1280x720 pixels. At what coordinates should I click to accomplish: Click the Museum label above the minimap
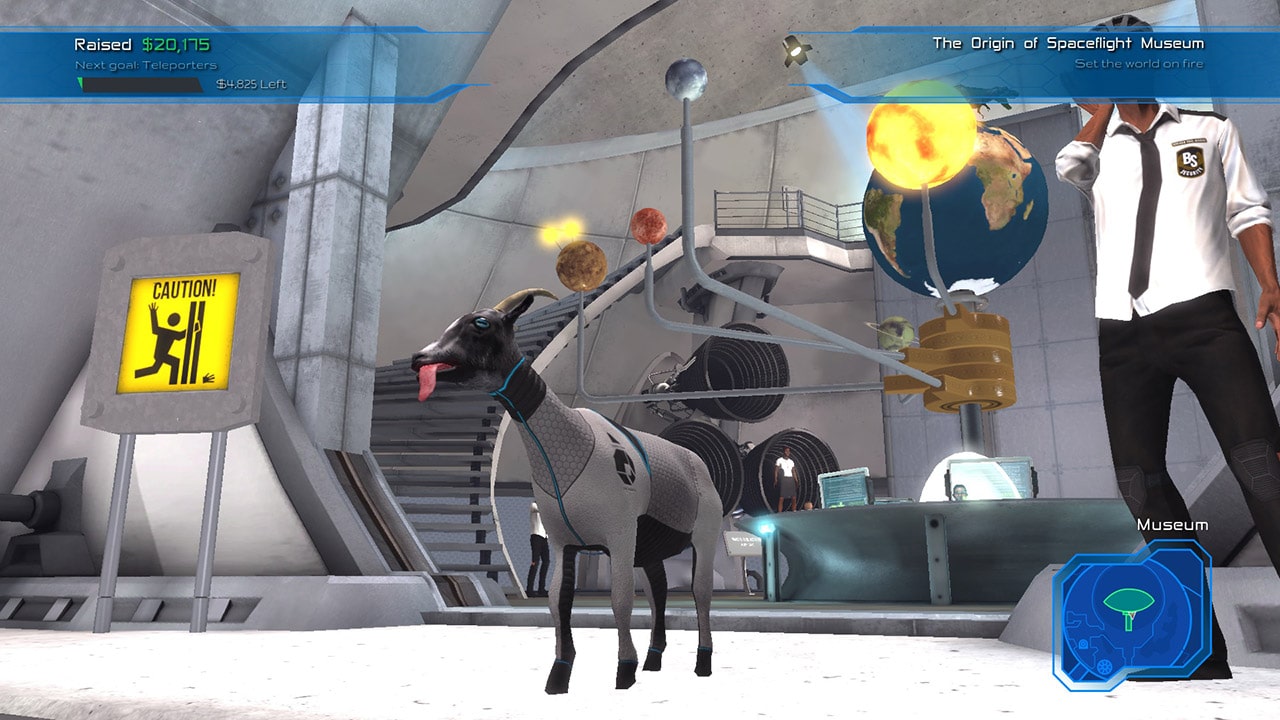(x=1173, y=523)
